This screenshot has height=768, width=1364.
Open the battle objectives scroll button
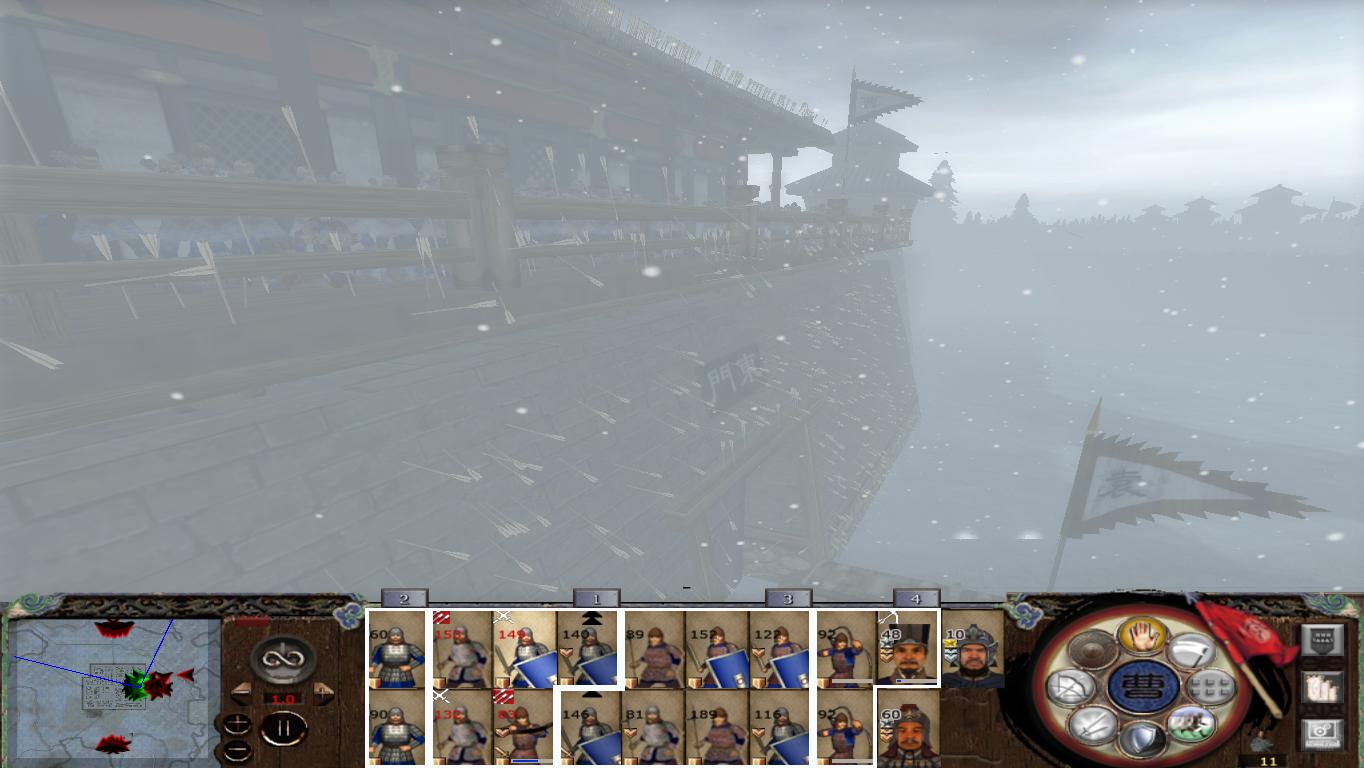point(1322,688)
